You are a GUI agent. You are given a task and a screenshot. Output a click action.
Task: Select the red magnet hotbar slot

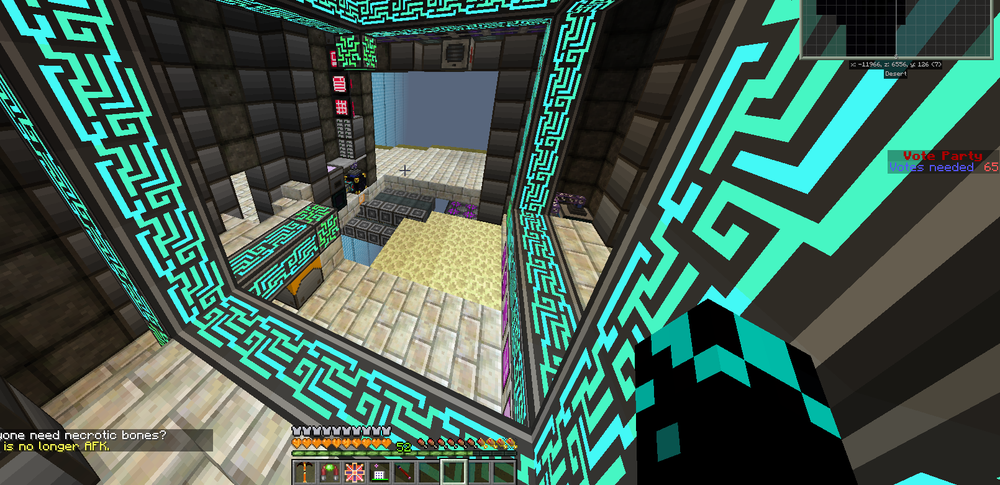[330, 470]
